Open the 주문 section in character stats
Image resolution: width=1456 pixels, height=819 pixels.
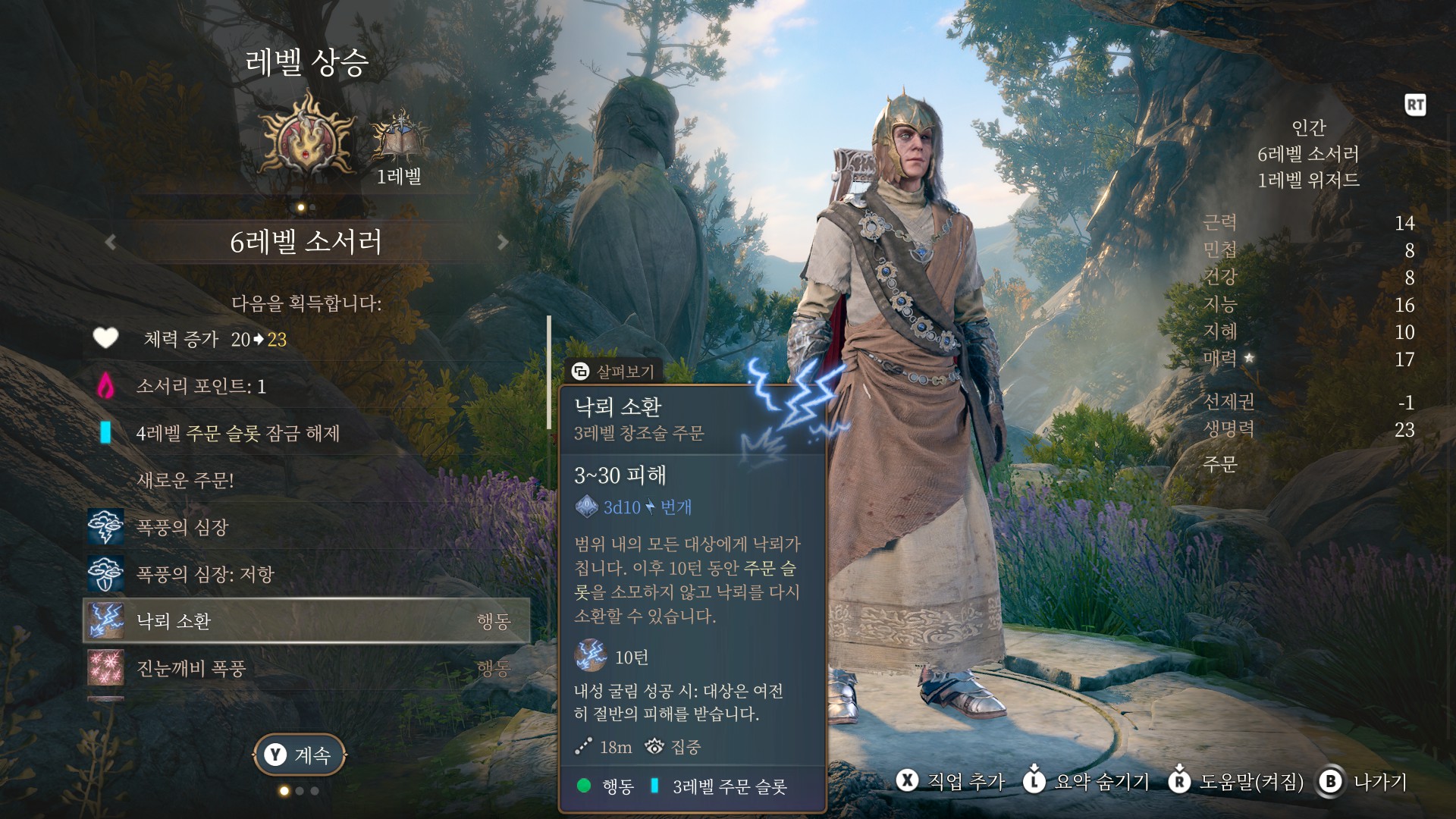1220,463
